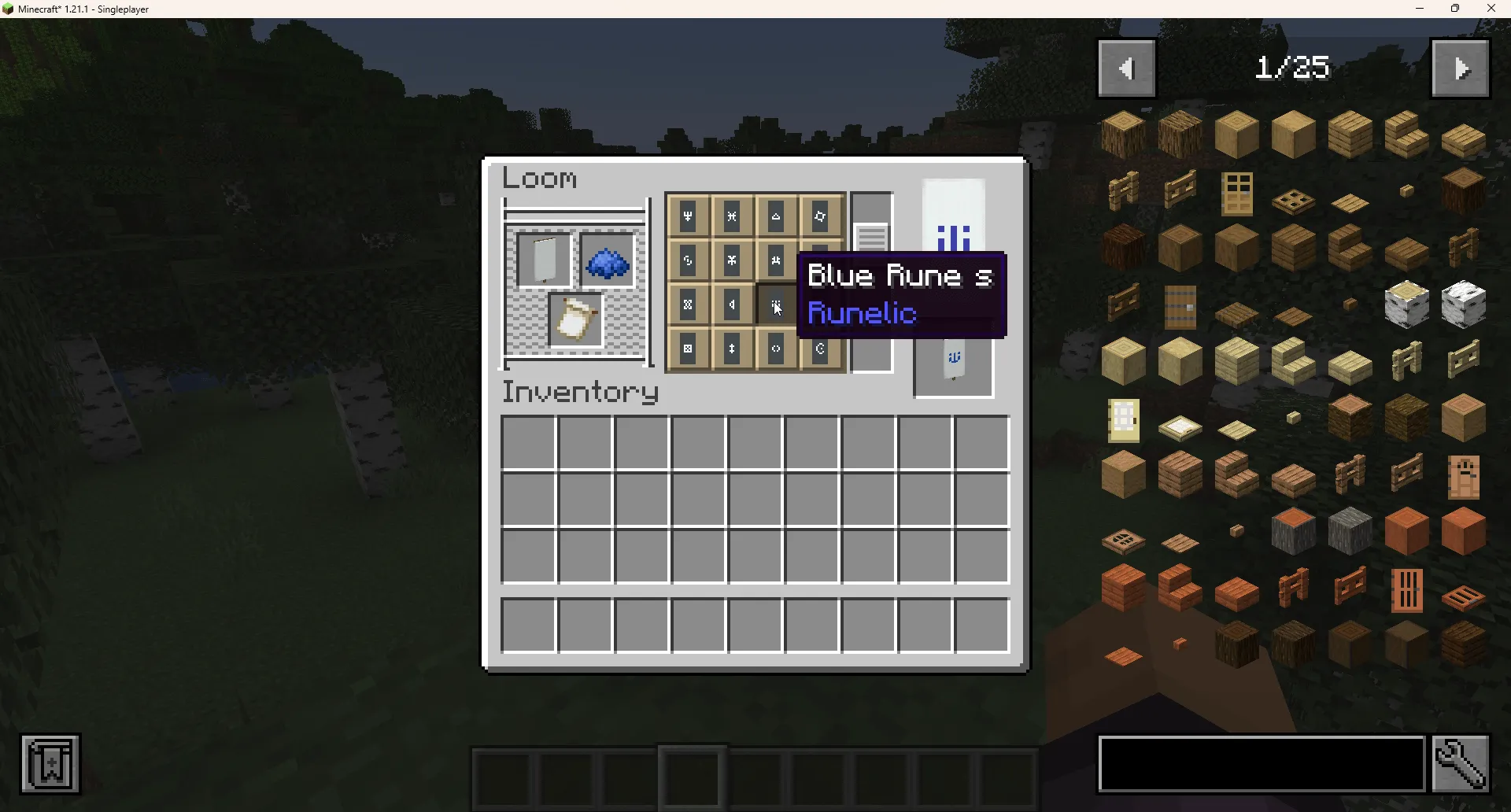The width and height of the screenshot is (1511, 812).
Task: Pick the Oak Door with window from the list
Action: (x=1236, y=191)
